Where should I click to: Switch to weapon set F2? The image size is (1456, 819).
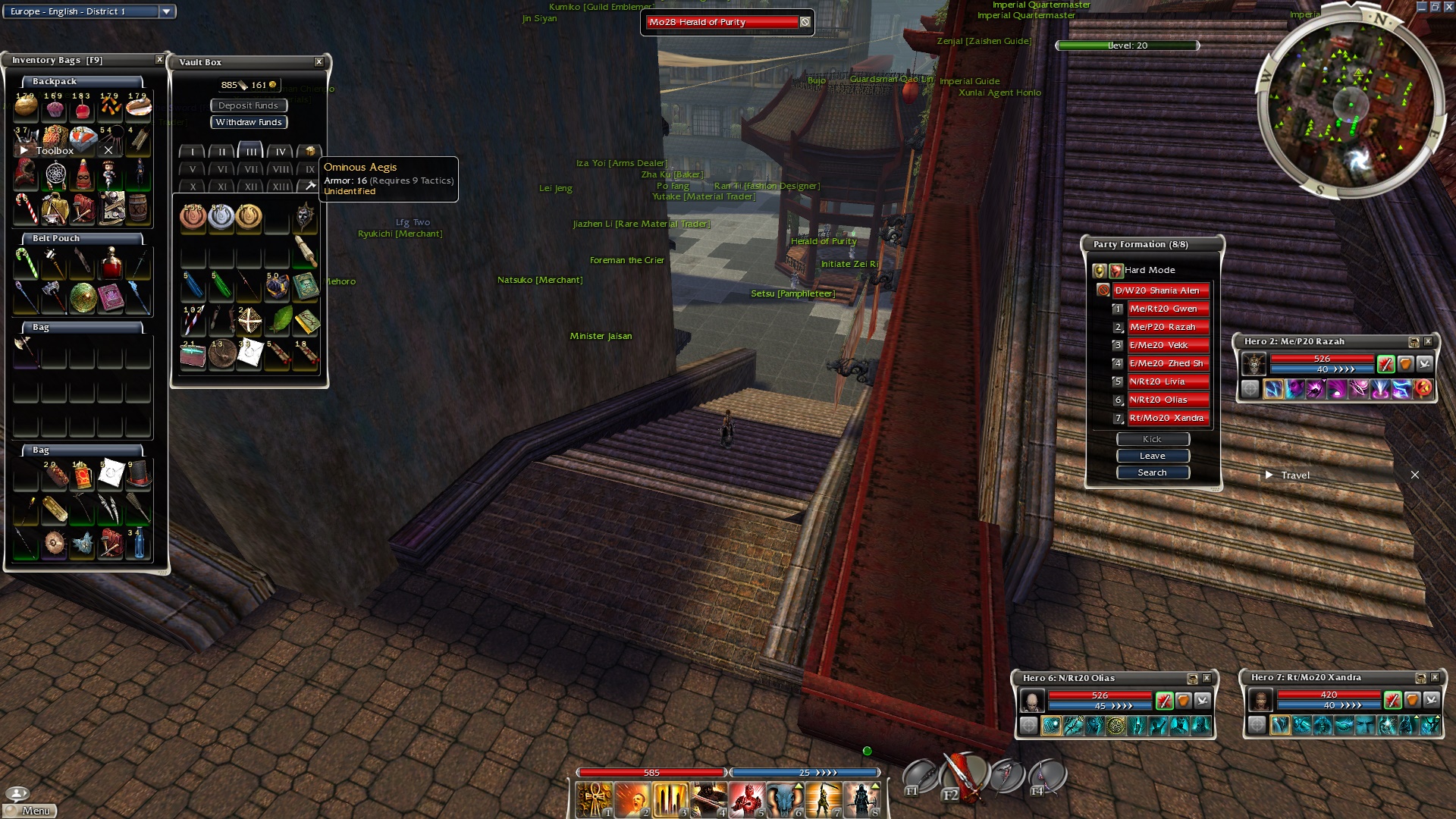pos(963,776)
